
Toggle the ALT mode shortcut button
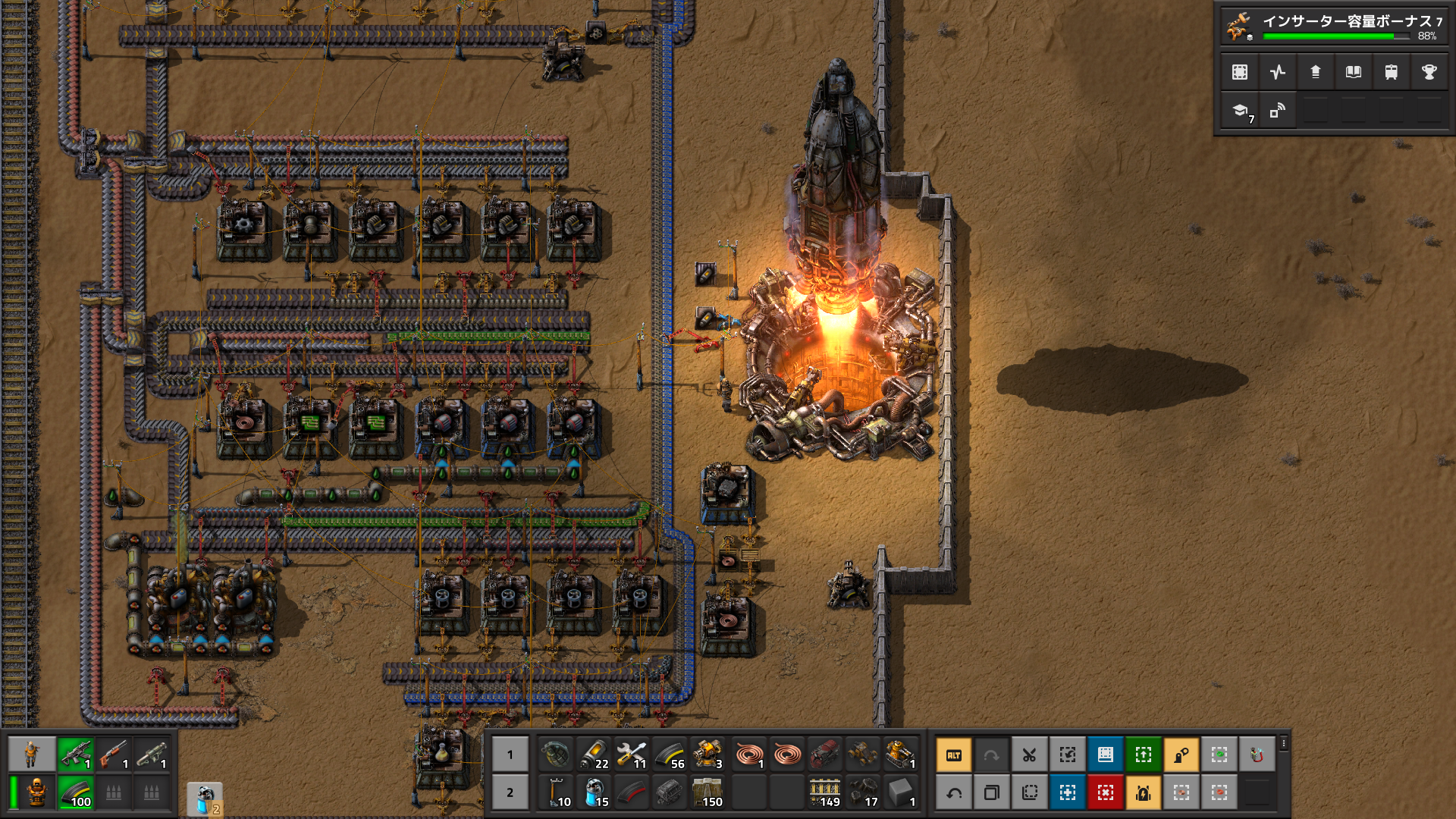point(954,755)
